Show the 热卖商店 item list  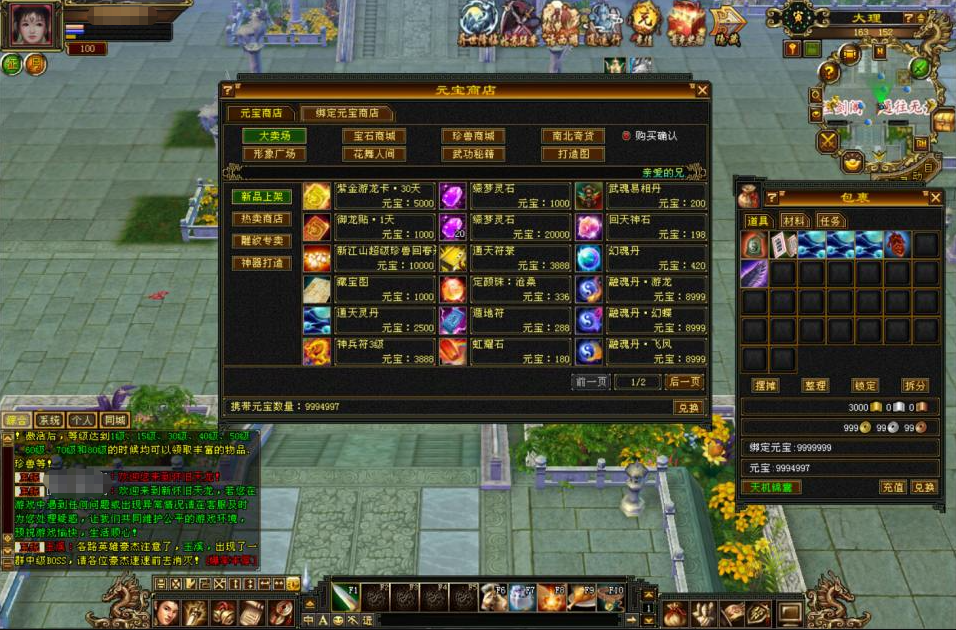[262, 219]
